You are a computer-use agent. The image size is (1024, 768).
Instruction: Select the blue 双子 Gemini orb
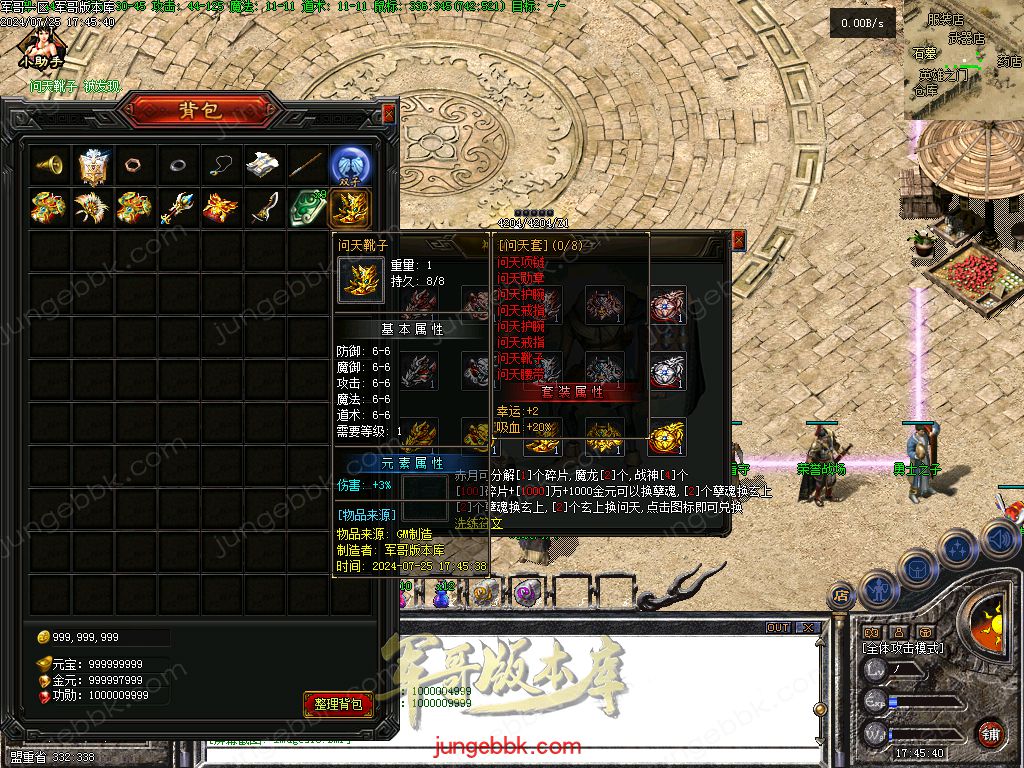(351, 165)
